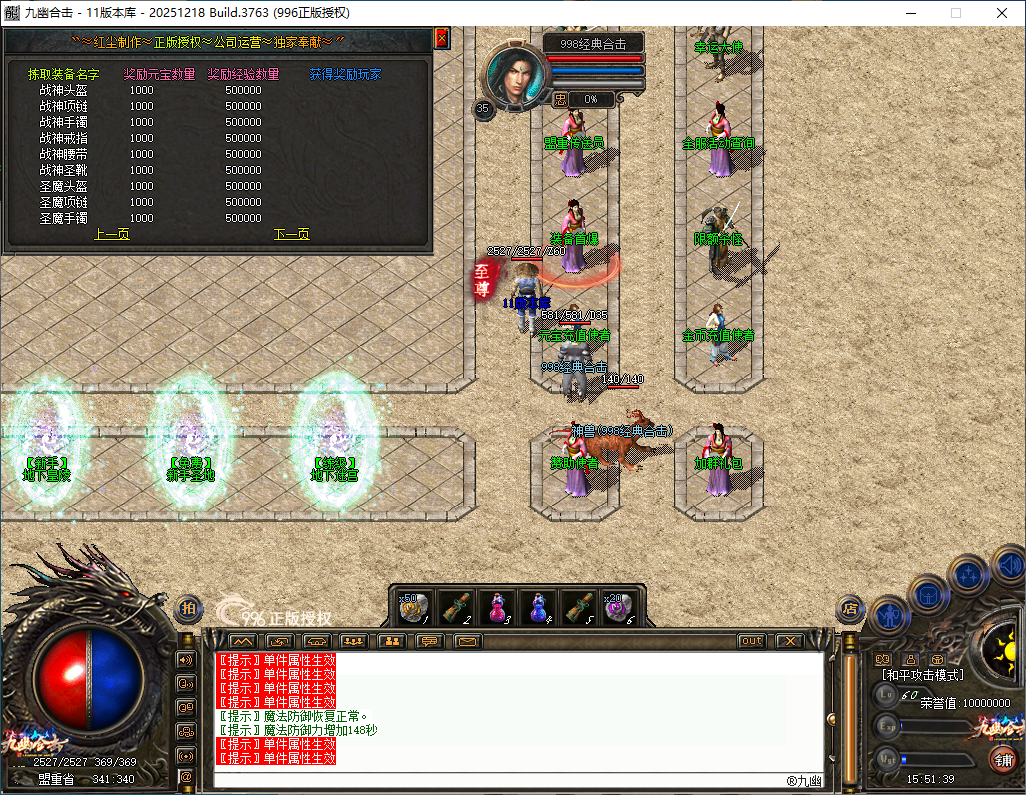Viewport: 1026px width, 795px height.
Task: Click the chat text input field
Action: (x=500, y=778)
